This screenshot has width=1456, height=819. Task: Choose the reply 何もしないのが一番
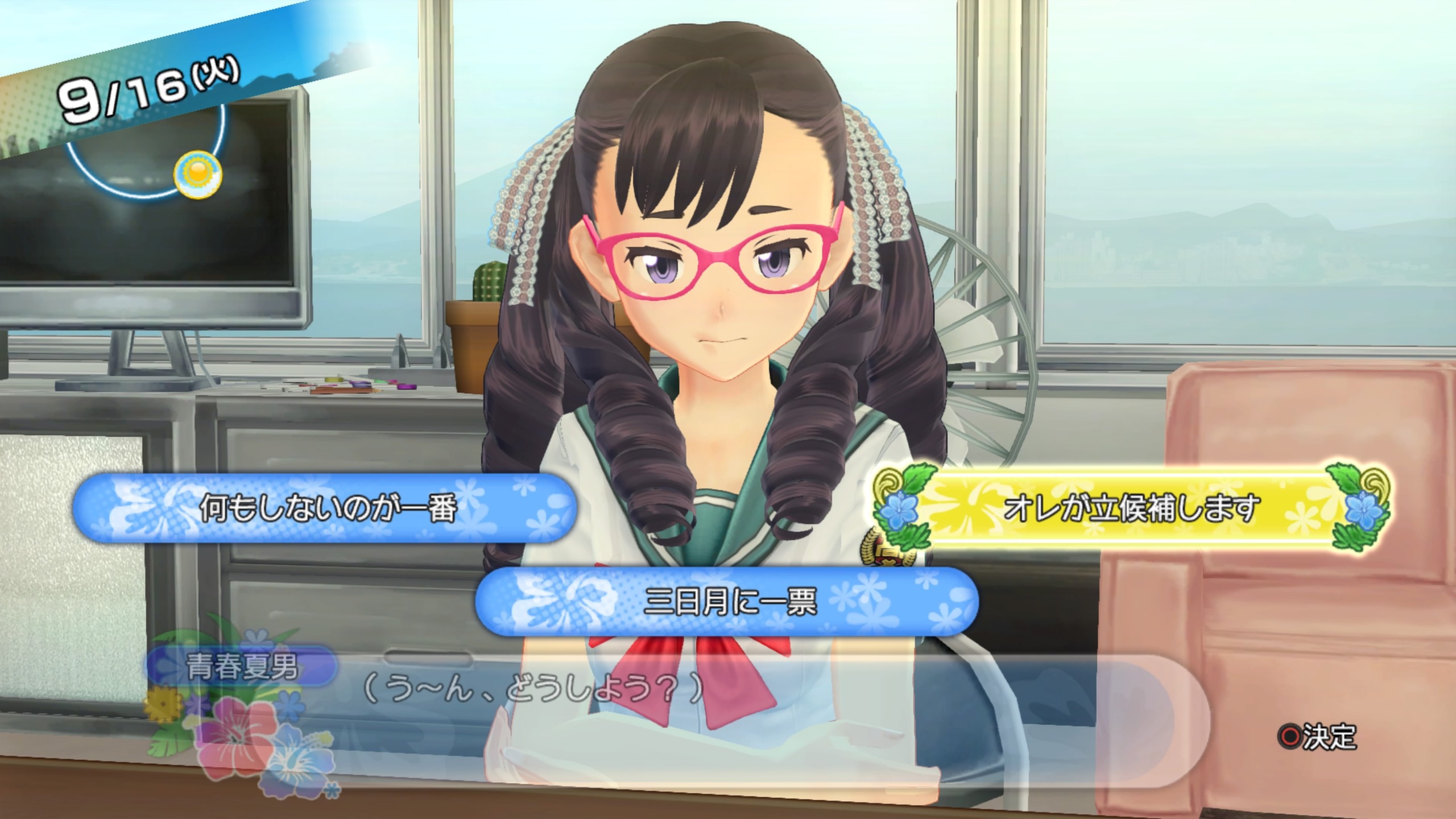[x=326, y=508]
